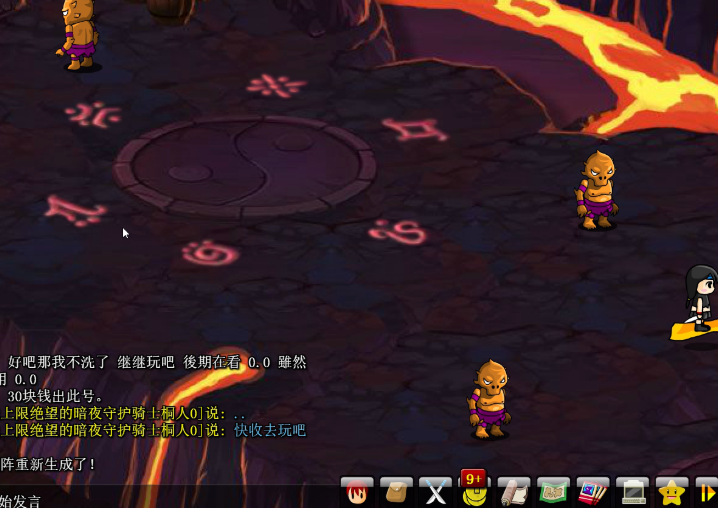The height and width of the screenshot is (508, 718).
Task: Open the card album icon
Action: [592, 492]
